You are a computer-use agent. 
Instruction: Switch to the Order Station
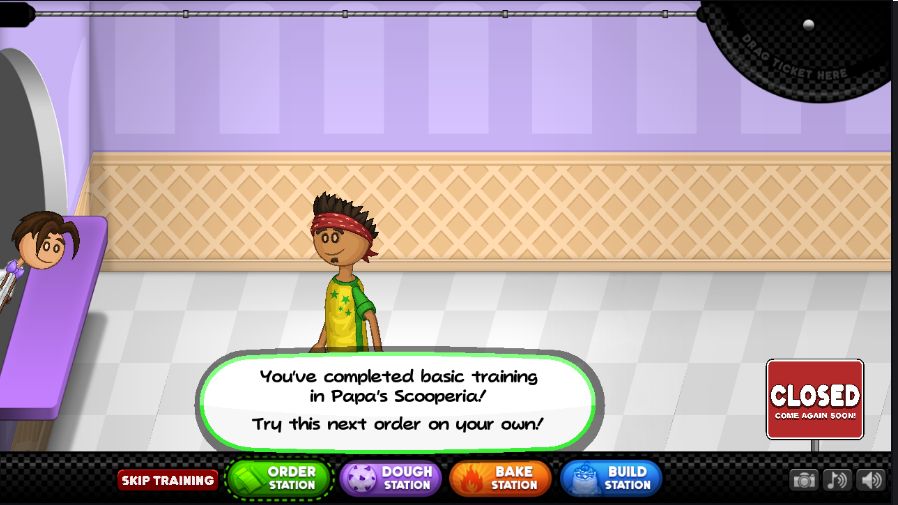[279, 479]
